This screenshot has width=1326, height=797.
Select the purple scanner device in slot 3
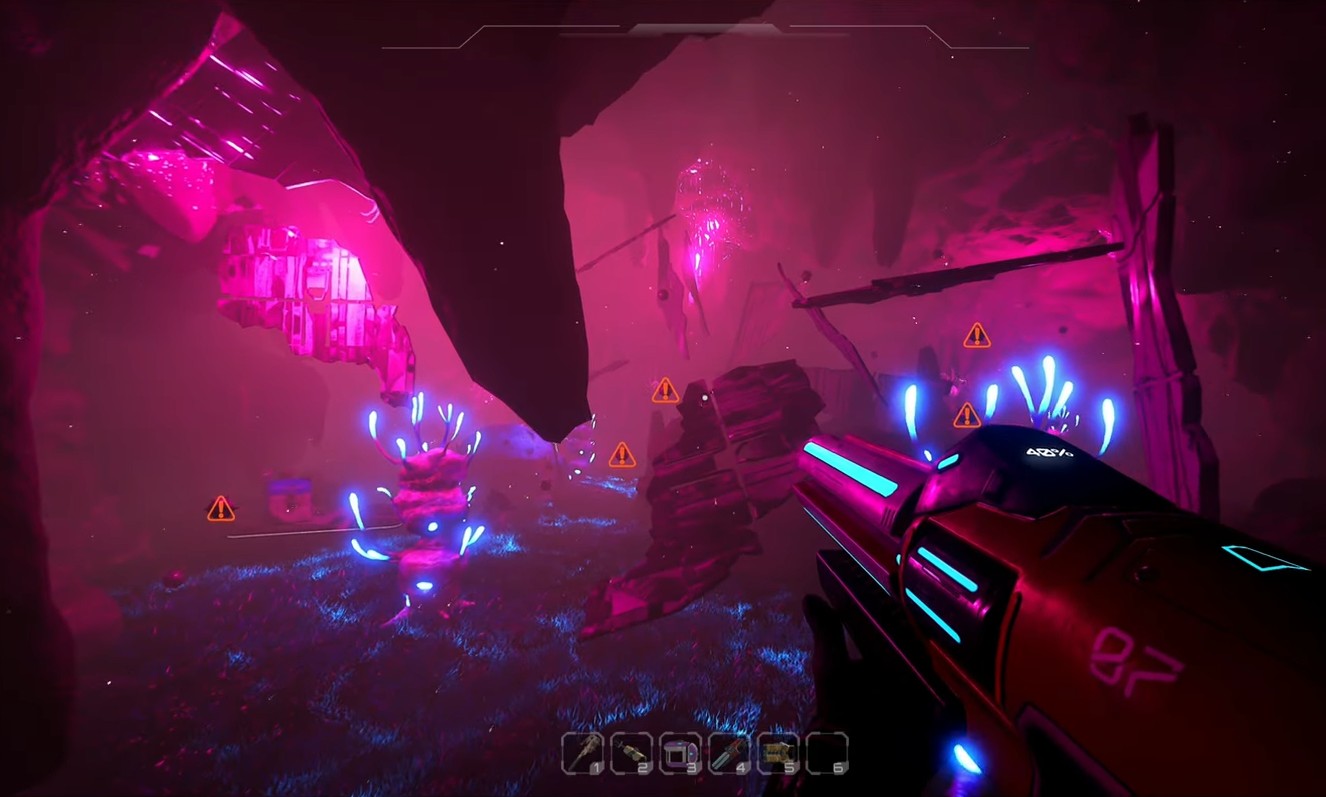[x=679, y=753]
